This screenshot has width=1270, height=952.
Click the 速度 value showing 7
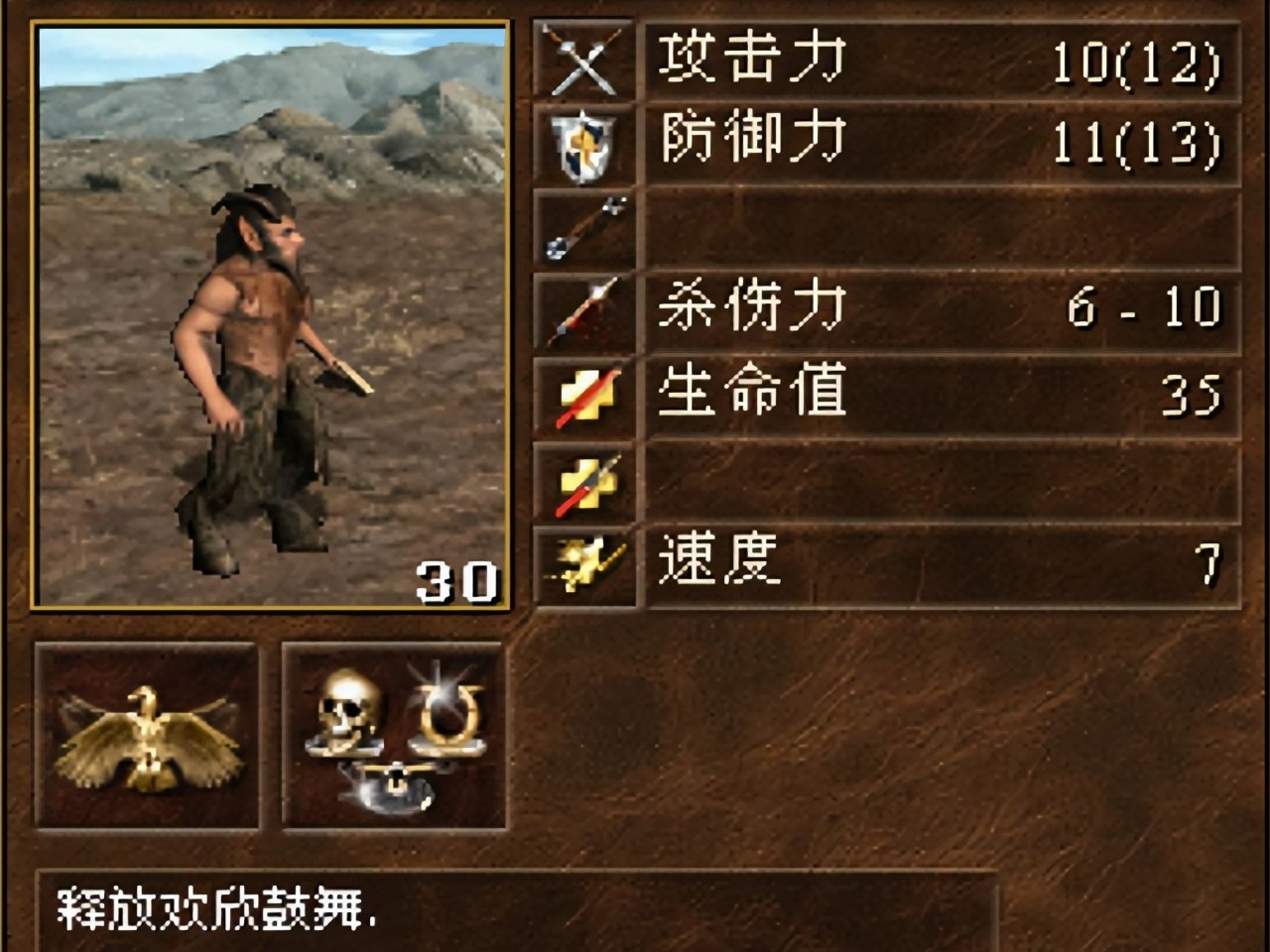[1210, 562]
